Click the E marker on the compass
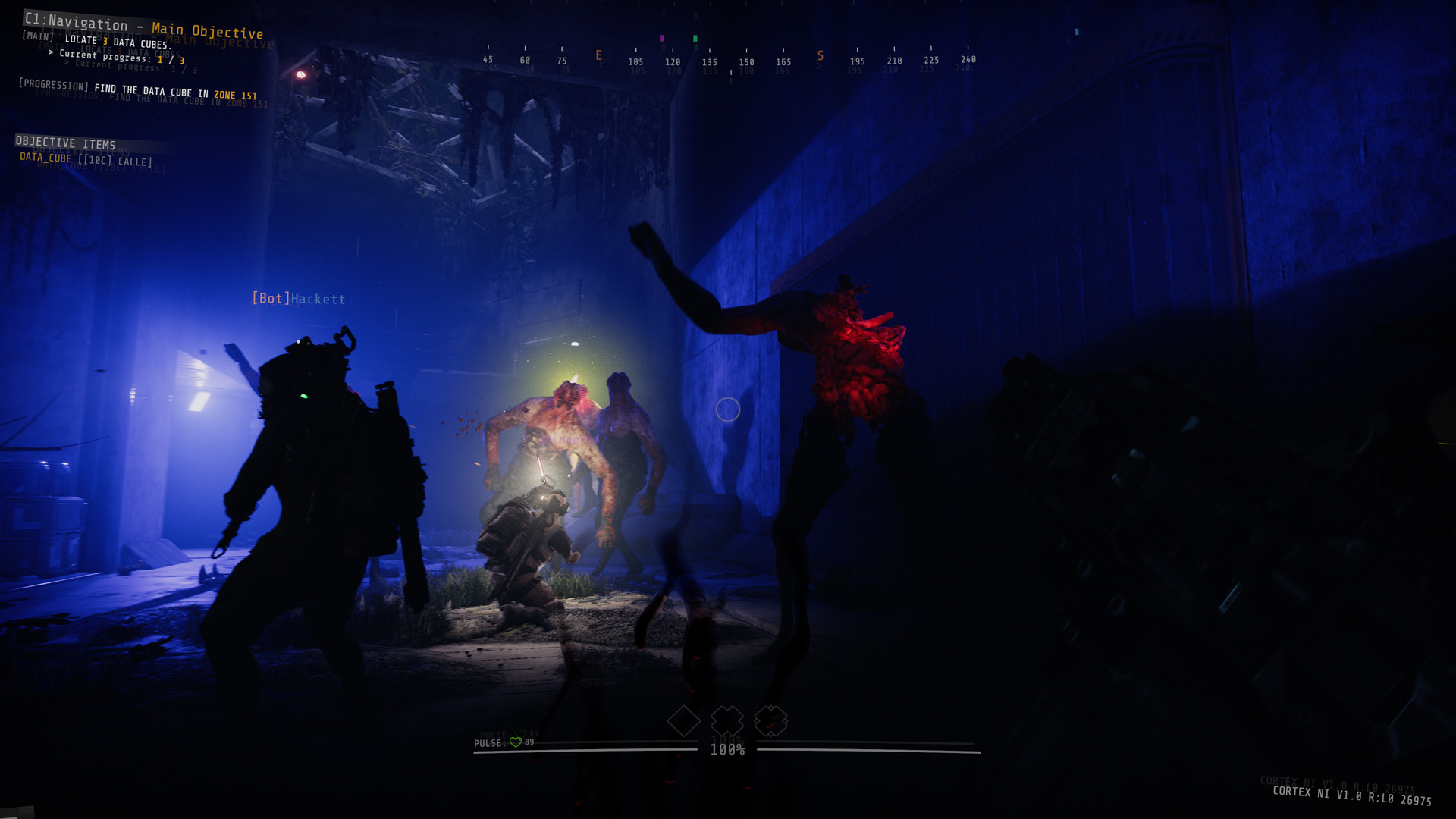Image resolution: width=1456 pixels, height=819 pixels. pos(598,55)
